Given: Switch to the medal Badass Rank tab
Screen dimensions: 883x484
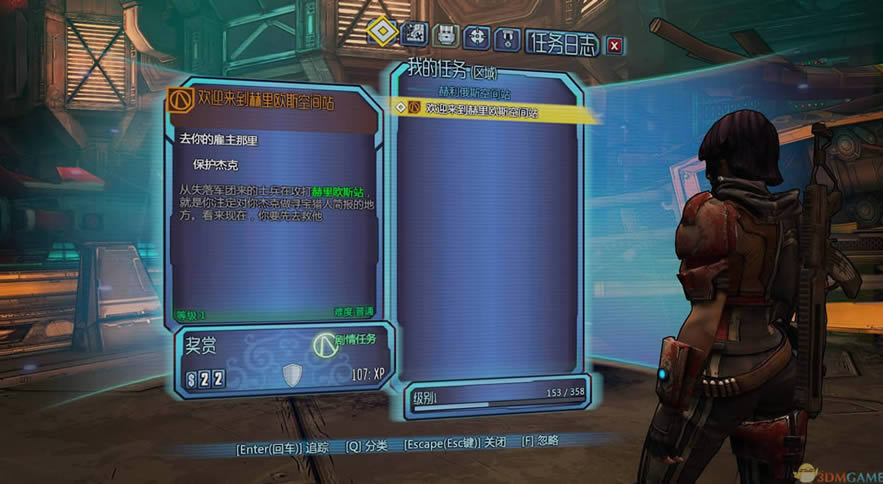Looking at the screenshot, I should [510, 38].
